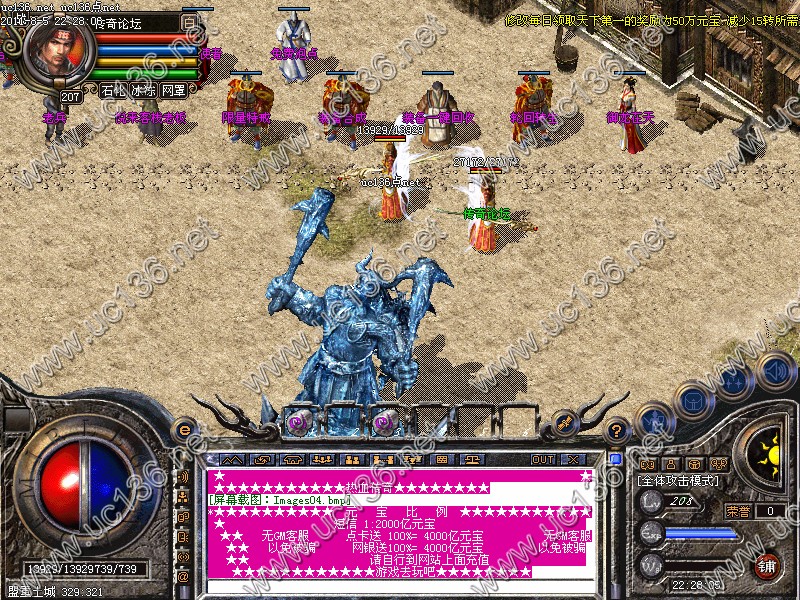This screenshot has height=600, width=800.
Task: Click the 荣誉 honor label
Action: 738,511
